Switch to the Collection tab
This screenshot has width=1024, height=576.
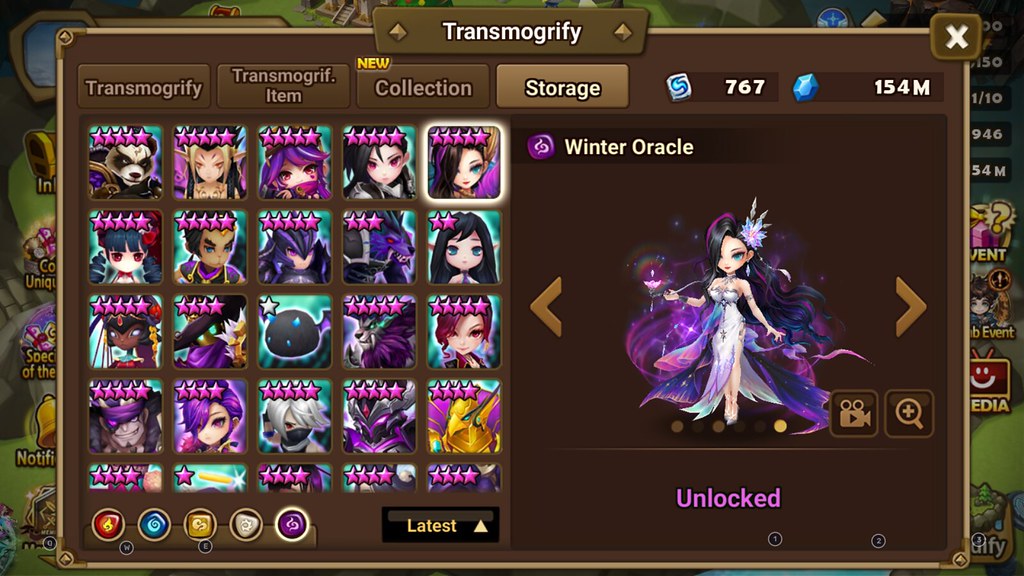coord(423,87)
